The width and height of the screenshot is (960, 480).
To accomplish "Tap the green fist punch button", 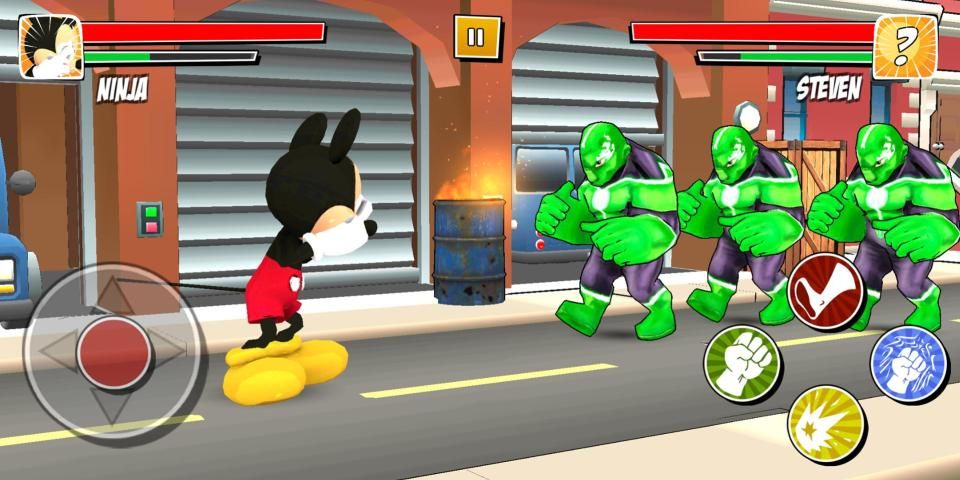I will [743, 364].
